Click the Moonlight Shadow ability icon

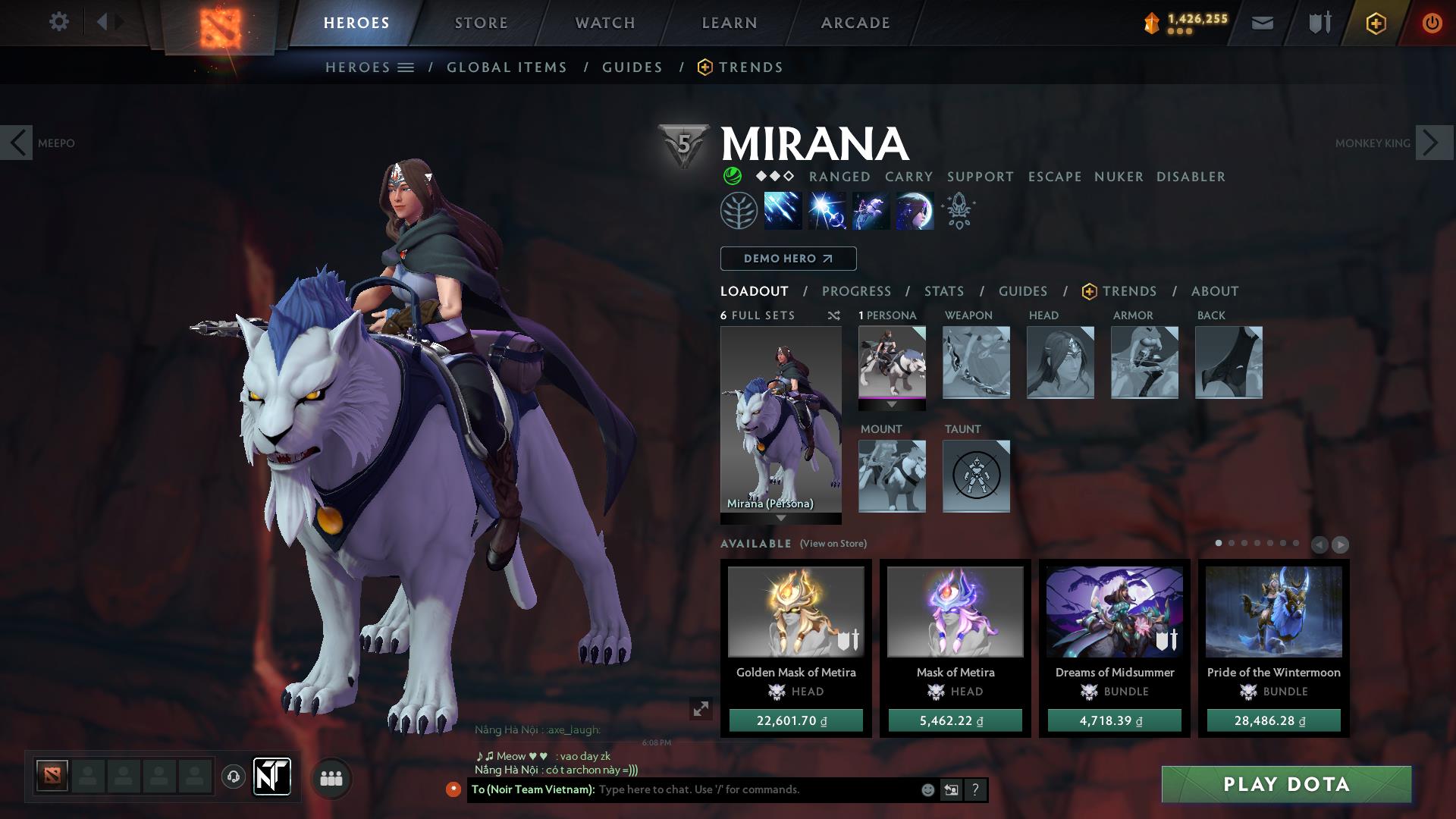(x=915, y=211)
